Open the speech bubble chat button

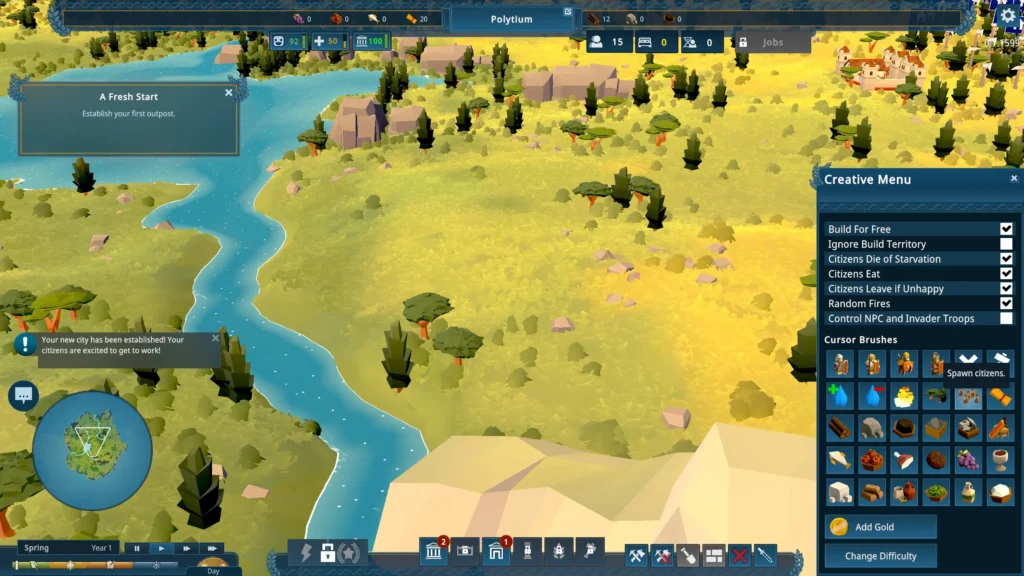tap(23, 395)
